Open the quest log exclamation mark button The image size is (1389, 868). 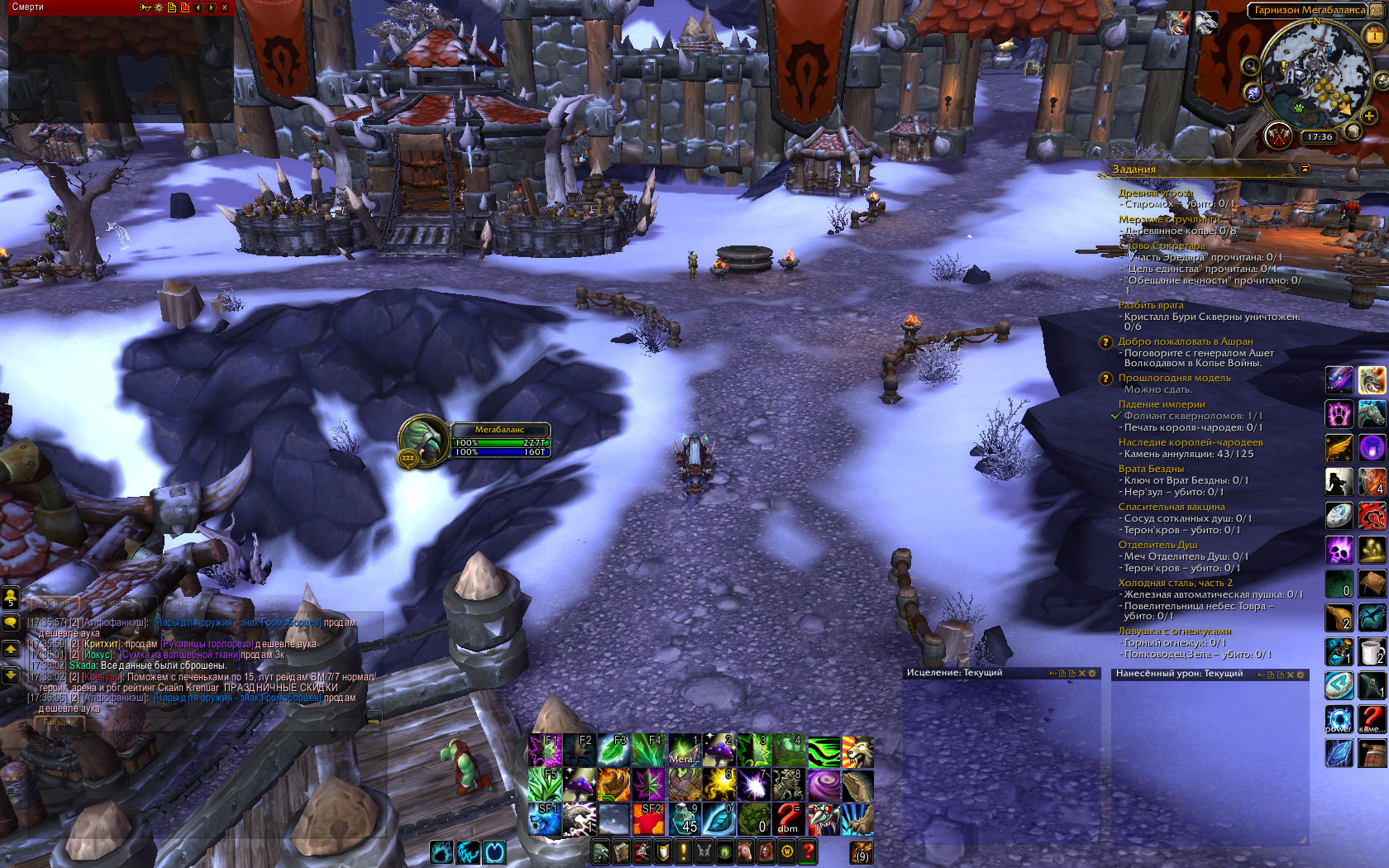684,851
